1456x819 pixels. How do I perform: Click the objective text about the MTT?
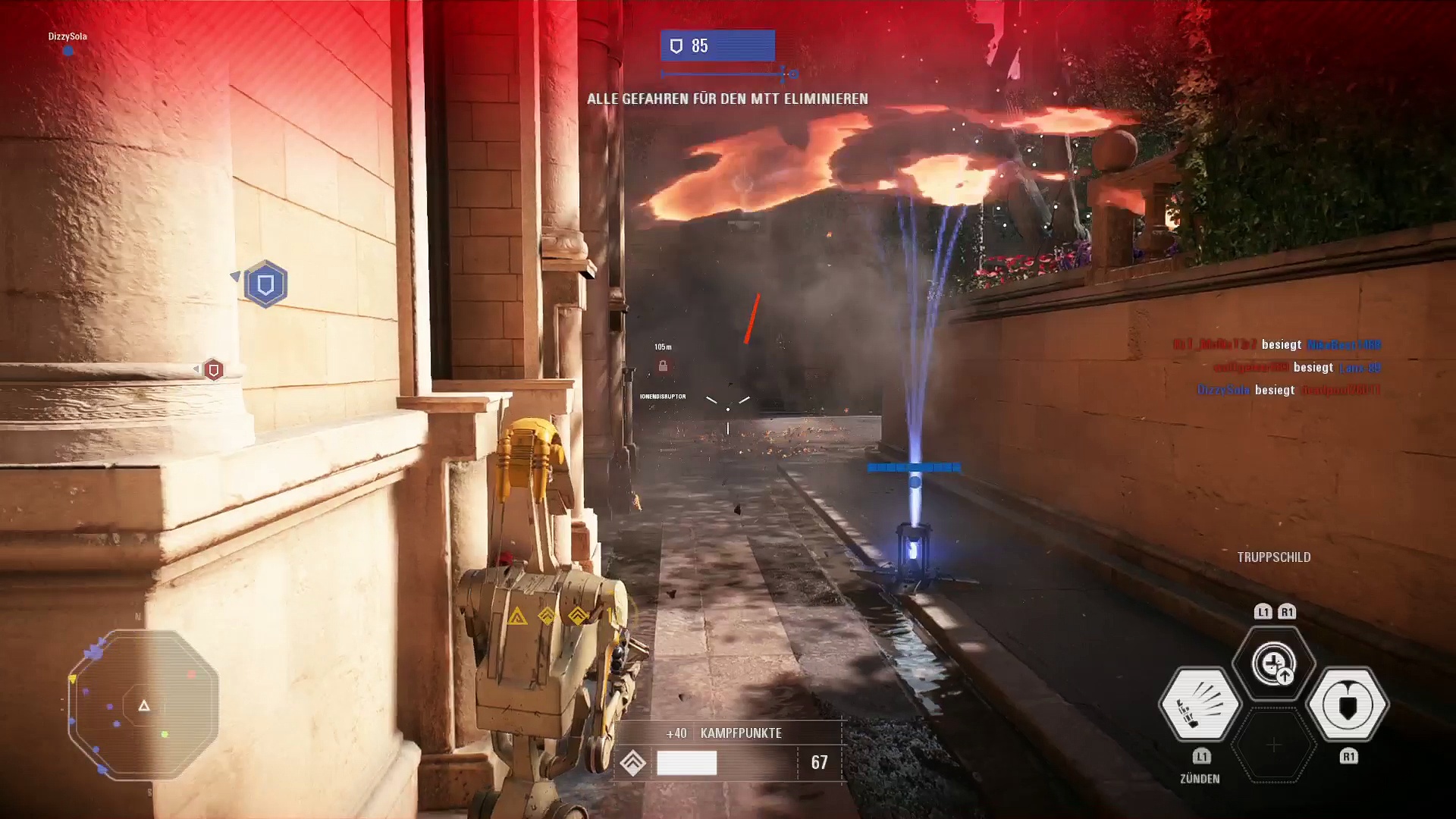(x=727, y=99)
